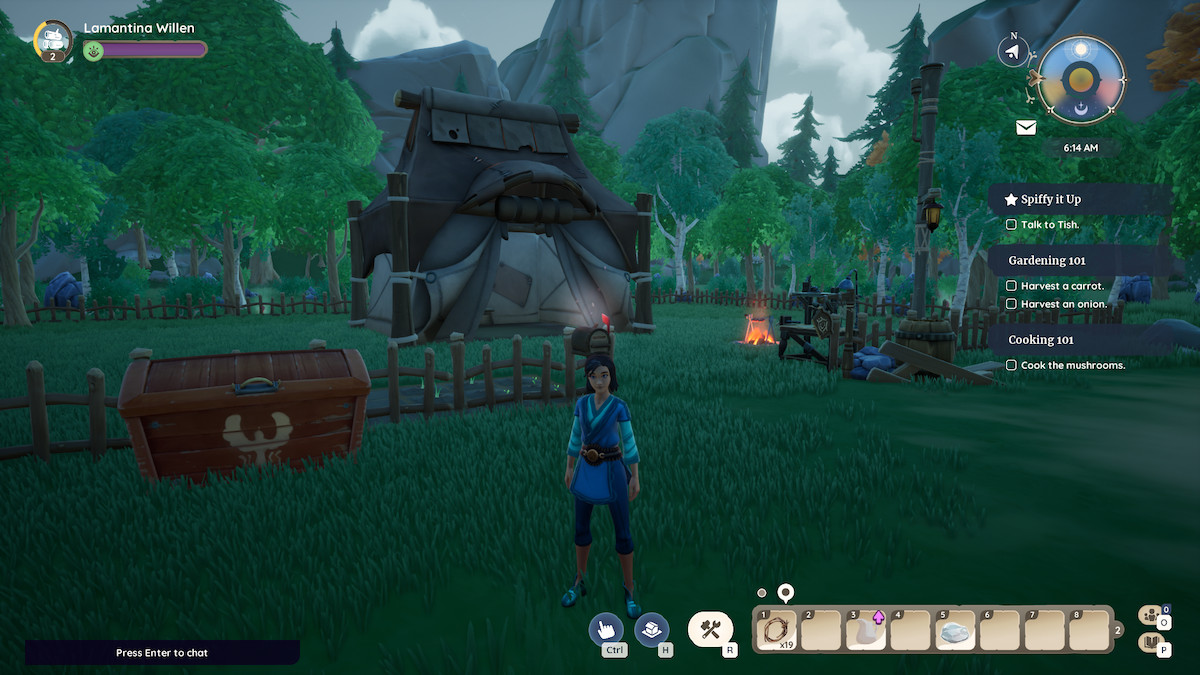This screenshot has width=1200, height=675.
Task: Open the Cooking 101 quest entry
Action: [x=1041, y=340]
